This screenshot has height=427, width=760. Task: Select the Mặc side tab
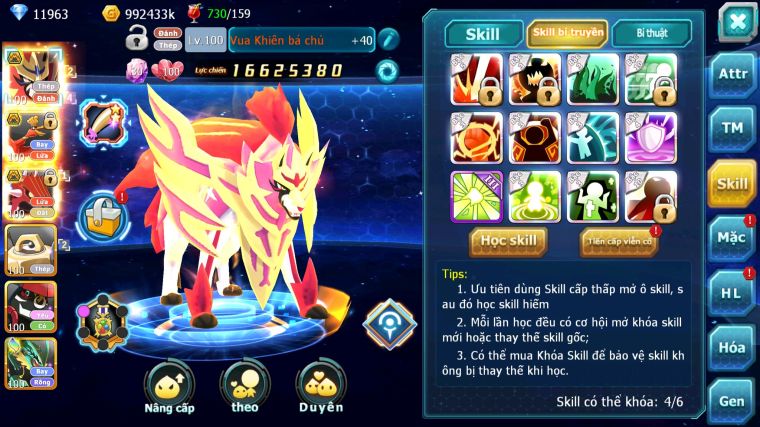pyautogui.click(x=733, y=238)
